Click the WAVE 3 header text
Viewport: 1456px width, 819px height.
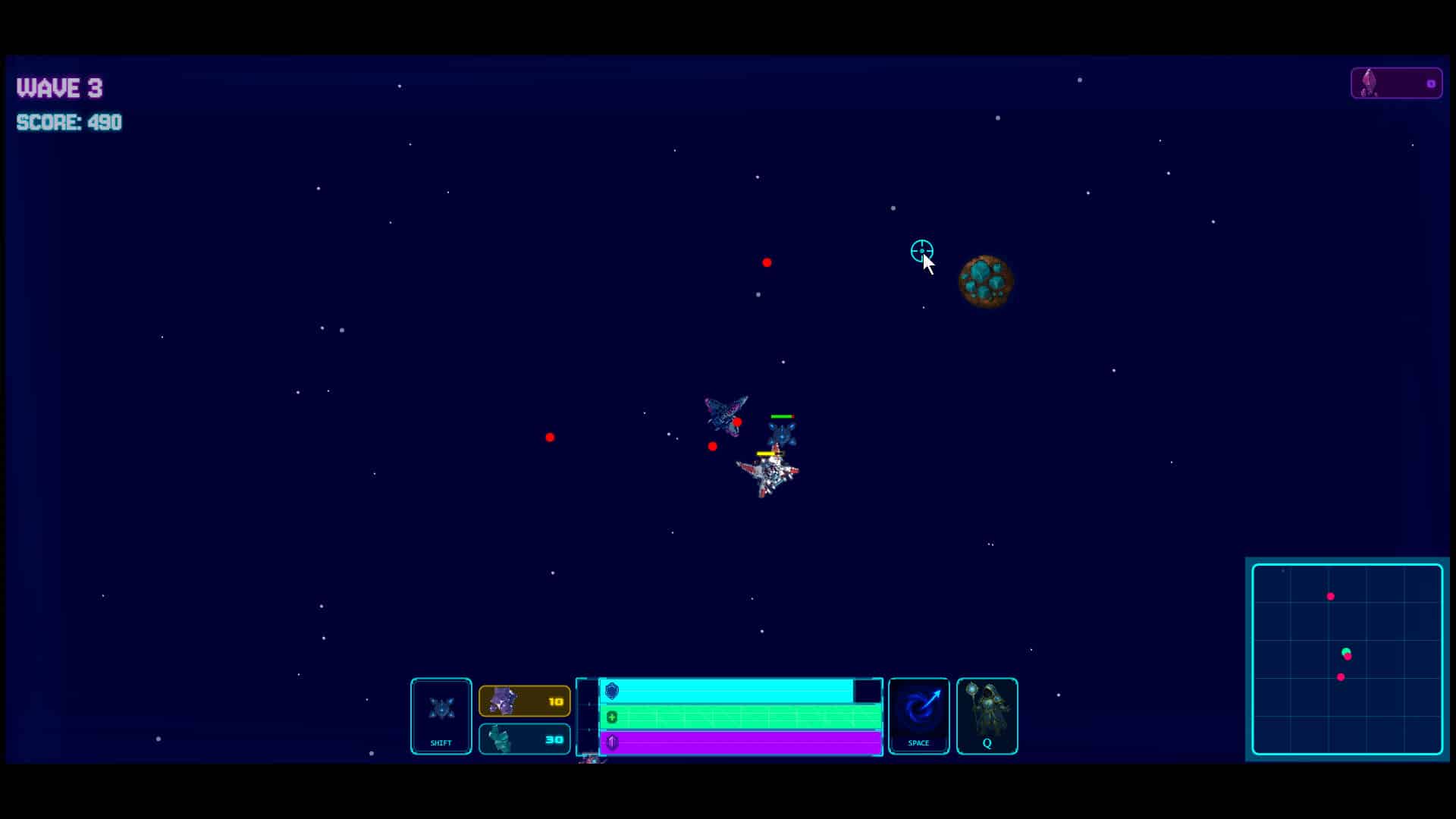tap(59, 88)
